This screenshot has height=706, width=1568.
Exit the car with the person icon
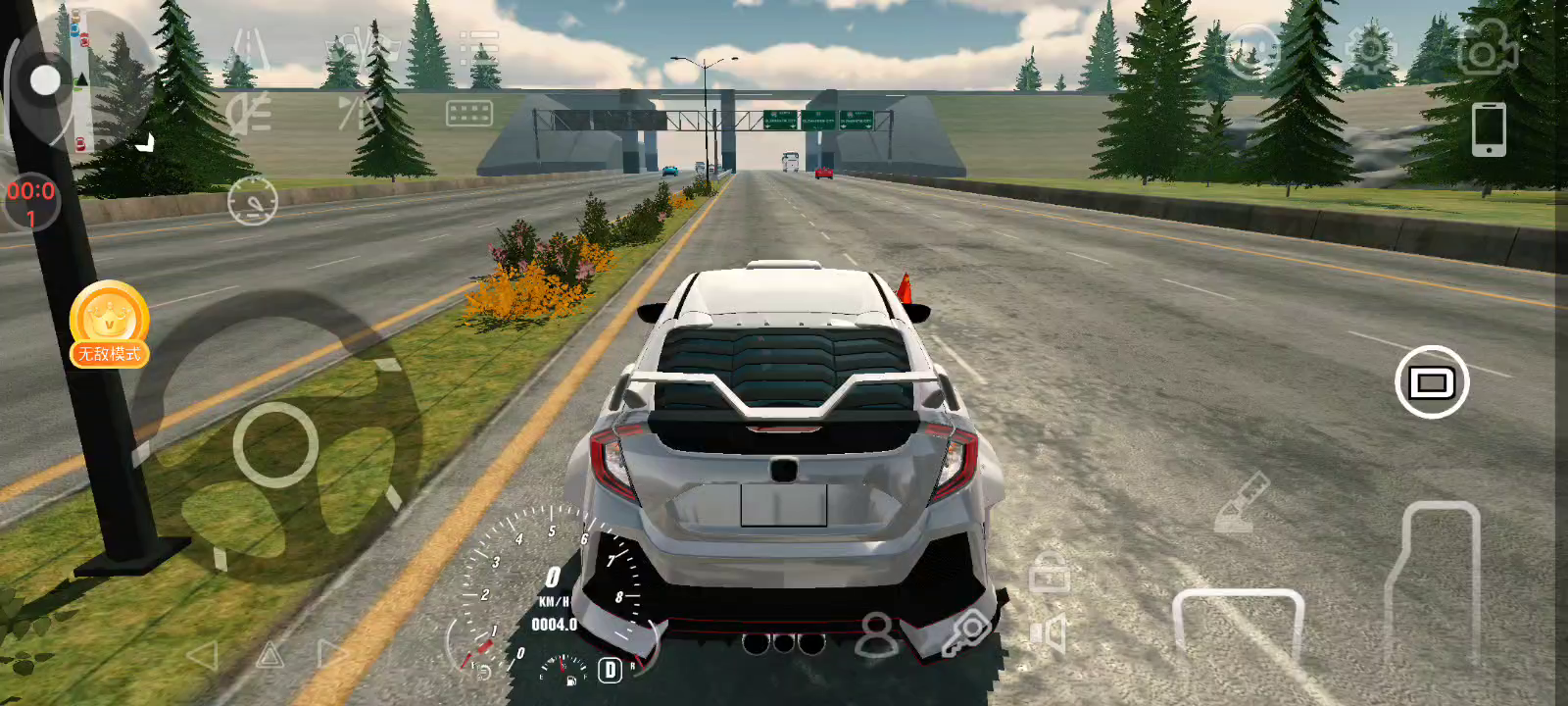[x=876, y=634]
